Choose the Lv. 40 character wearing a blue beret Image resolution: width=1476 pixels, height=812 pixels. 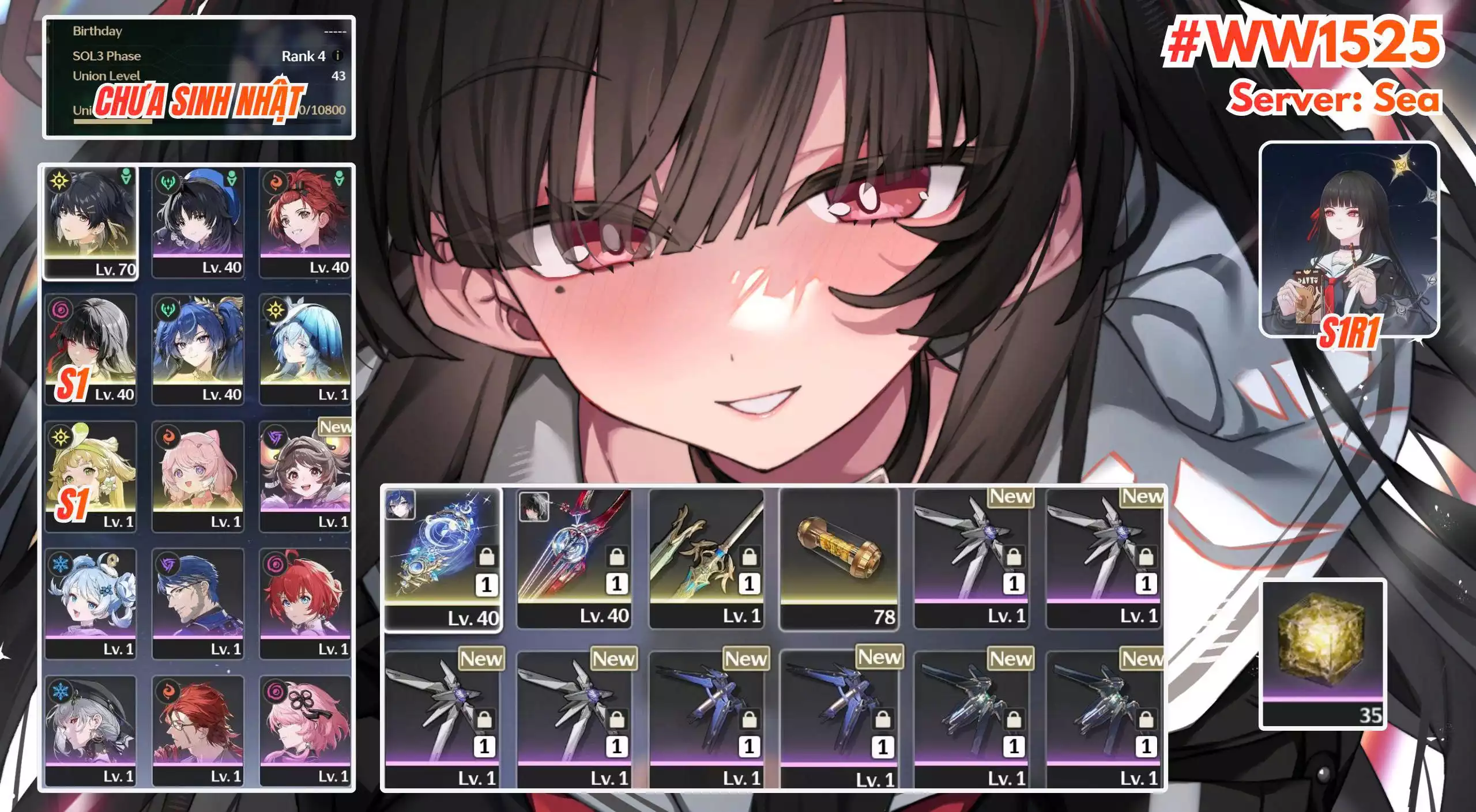(x=198, y=223)
